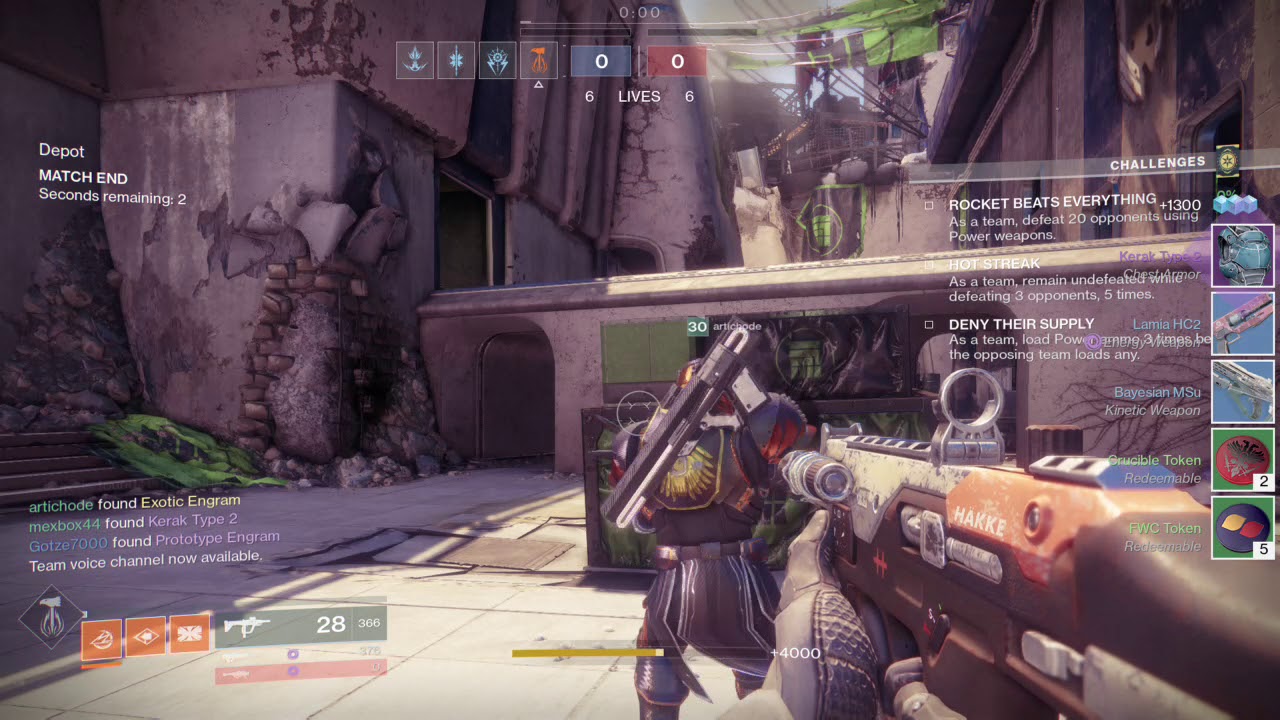This screenshot has height=720, width=1280.
Task: Click the blue lightning-orb teammate class icon
Action: click(x=498, y=61)
